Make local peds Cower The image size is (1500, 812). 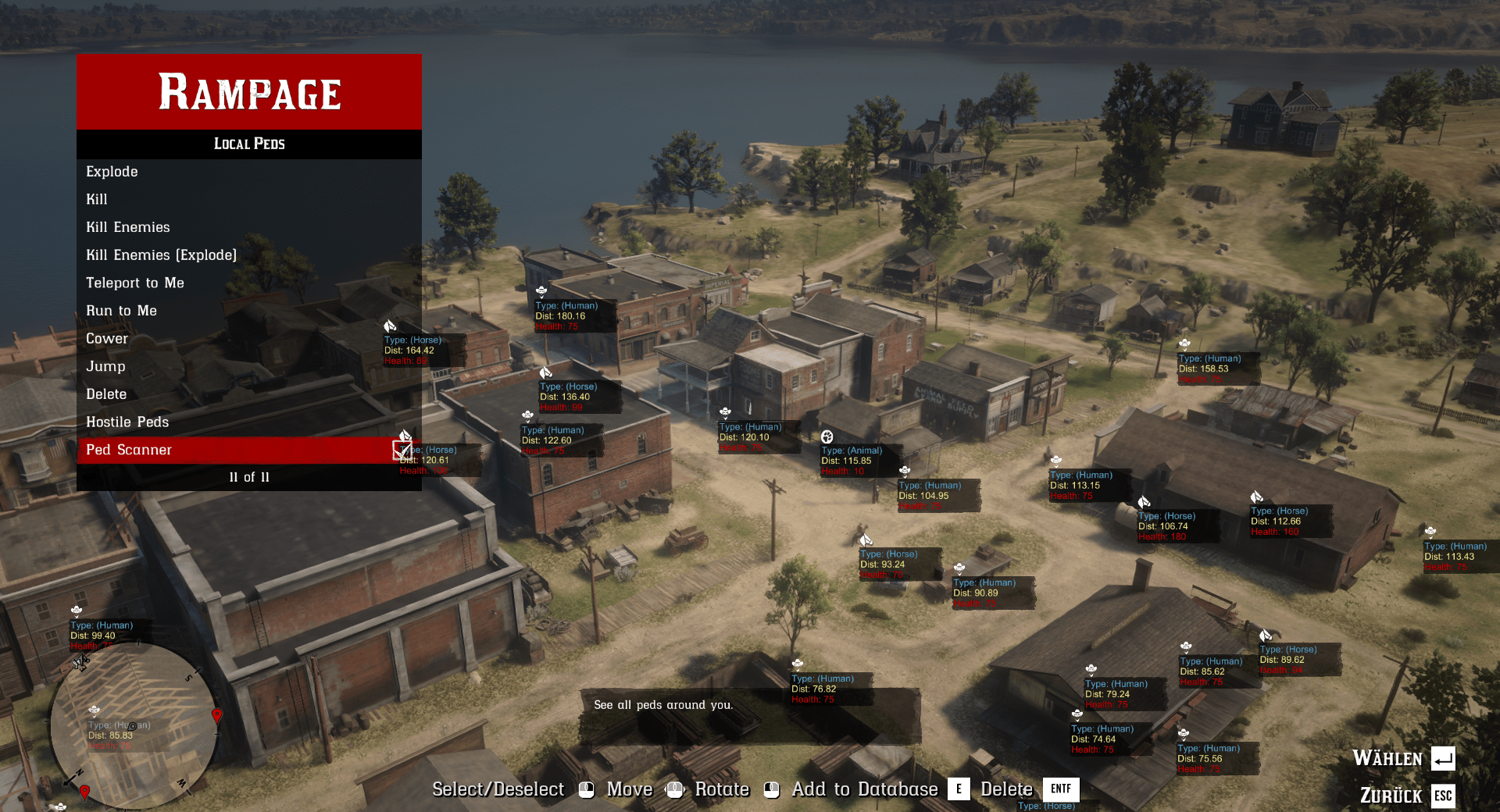pyautogui.click(x=107, y=339)
